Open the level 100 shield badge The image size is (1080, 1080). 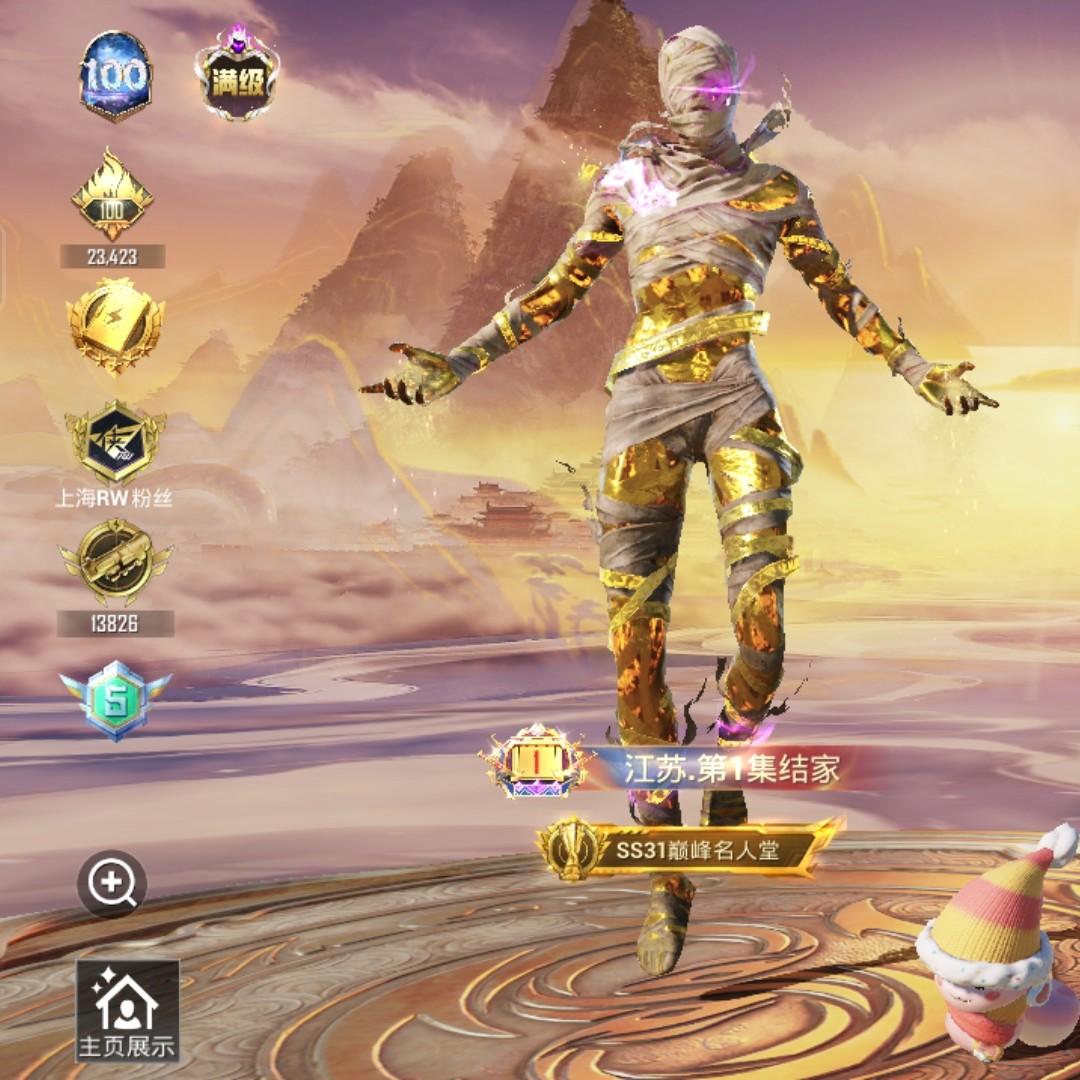point(115,75)
